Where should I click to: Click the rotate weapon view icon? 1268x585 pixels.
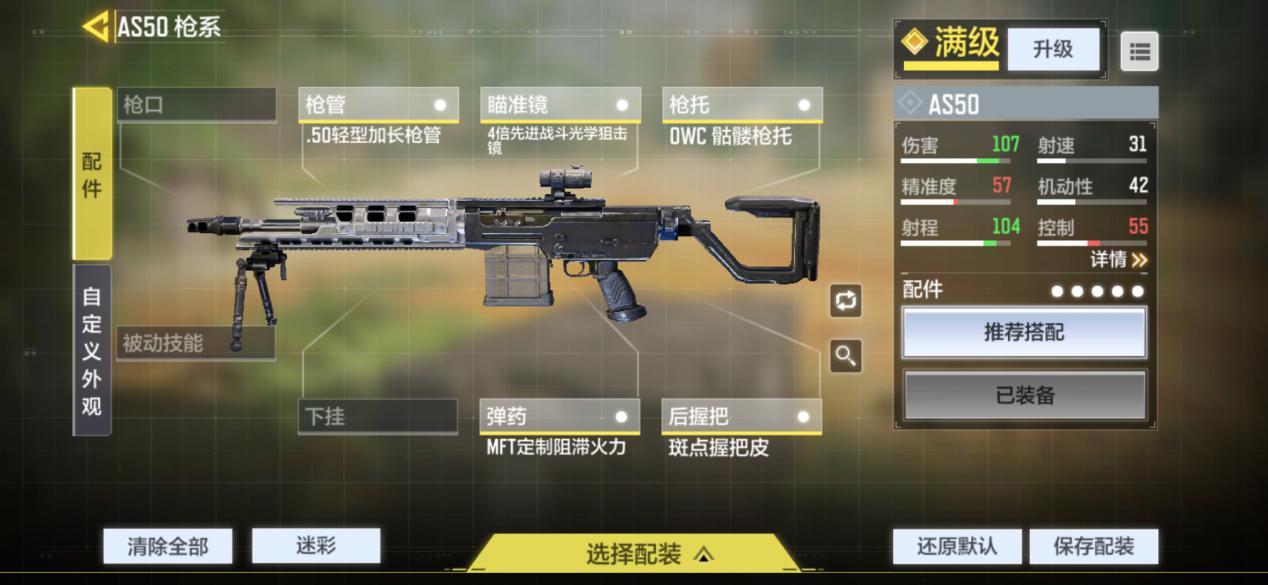(x=846, y=300)
